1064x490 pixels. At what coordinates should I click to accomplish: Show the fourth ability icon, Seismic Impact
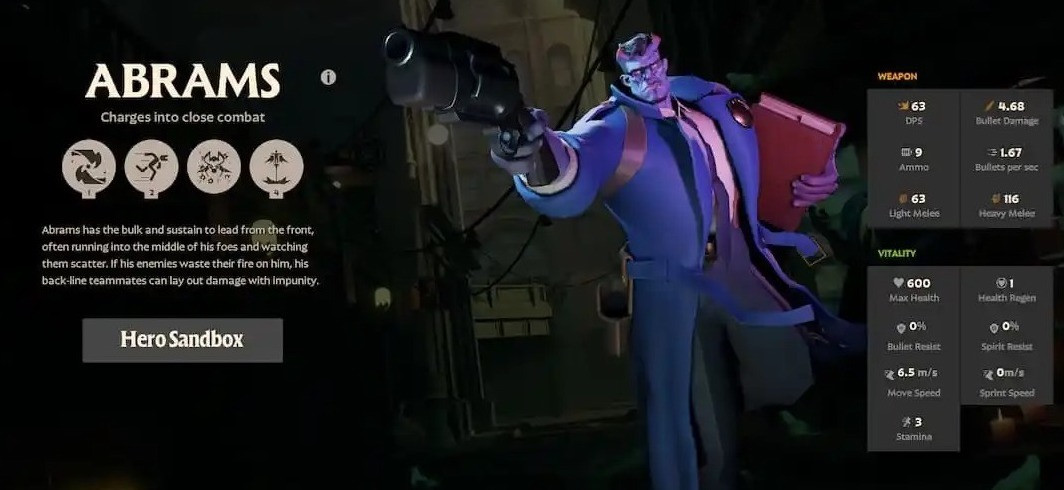click(x=276, y=166)
